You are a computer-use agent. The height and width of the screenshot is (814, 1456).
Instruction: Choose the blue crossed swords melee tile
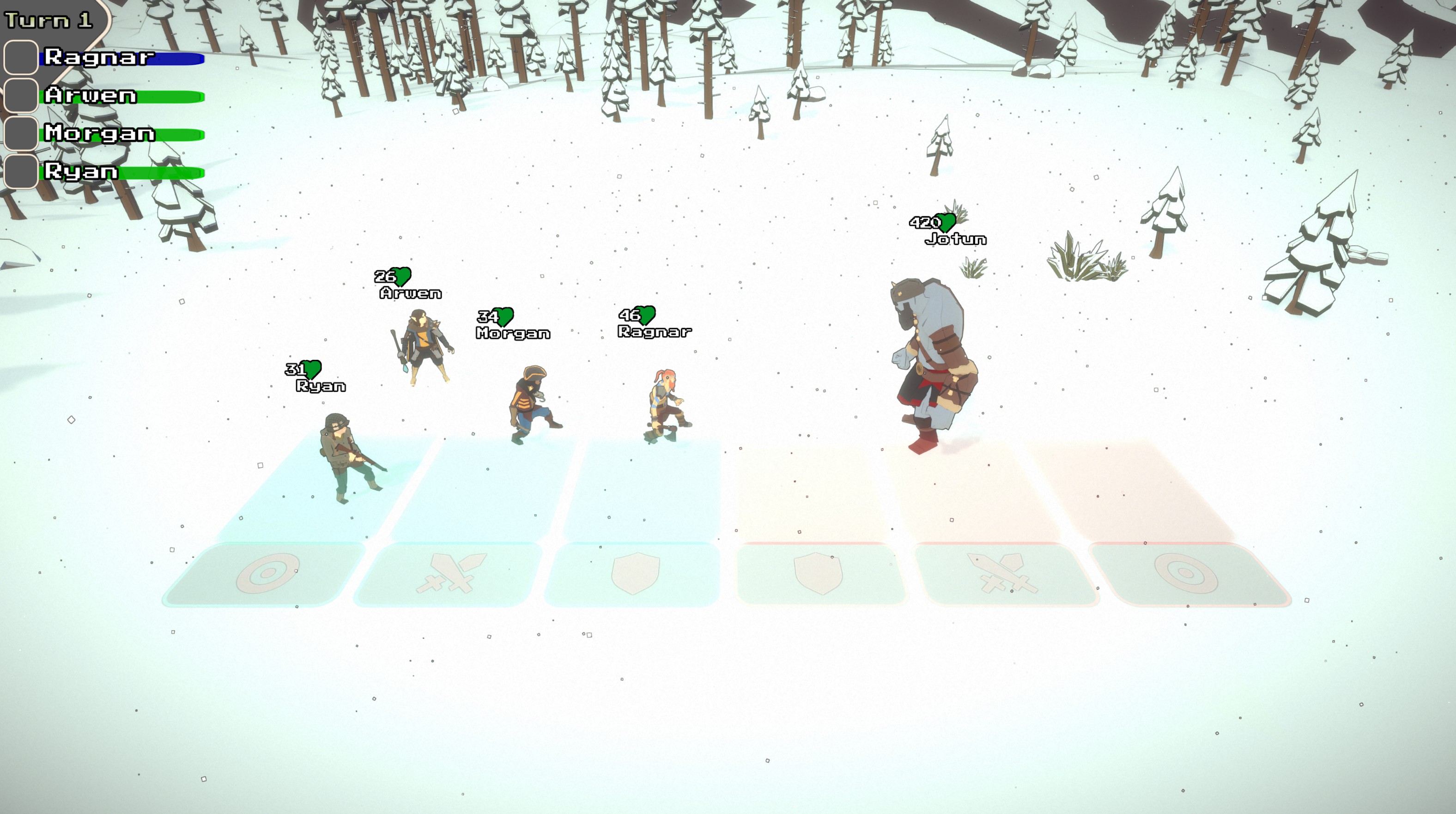click(449, 573)
